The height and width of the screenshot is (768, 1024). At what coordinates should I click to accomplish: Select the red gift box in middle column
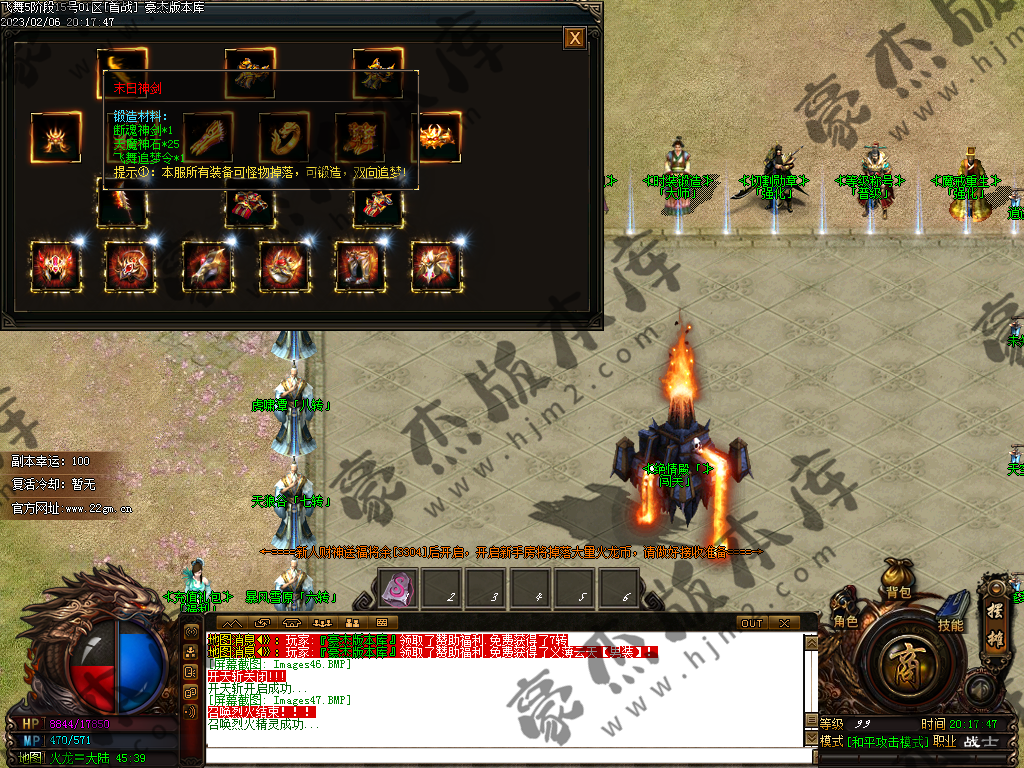[249, 206]
